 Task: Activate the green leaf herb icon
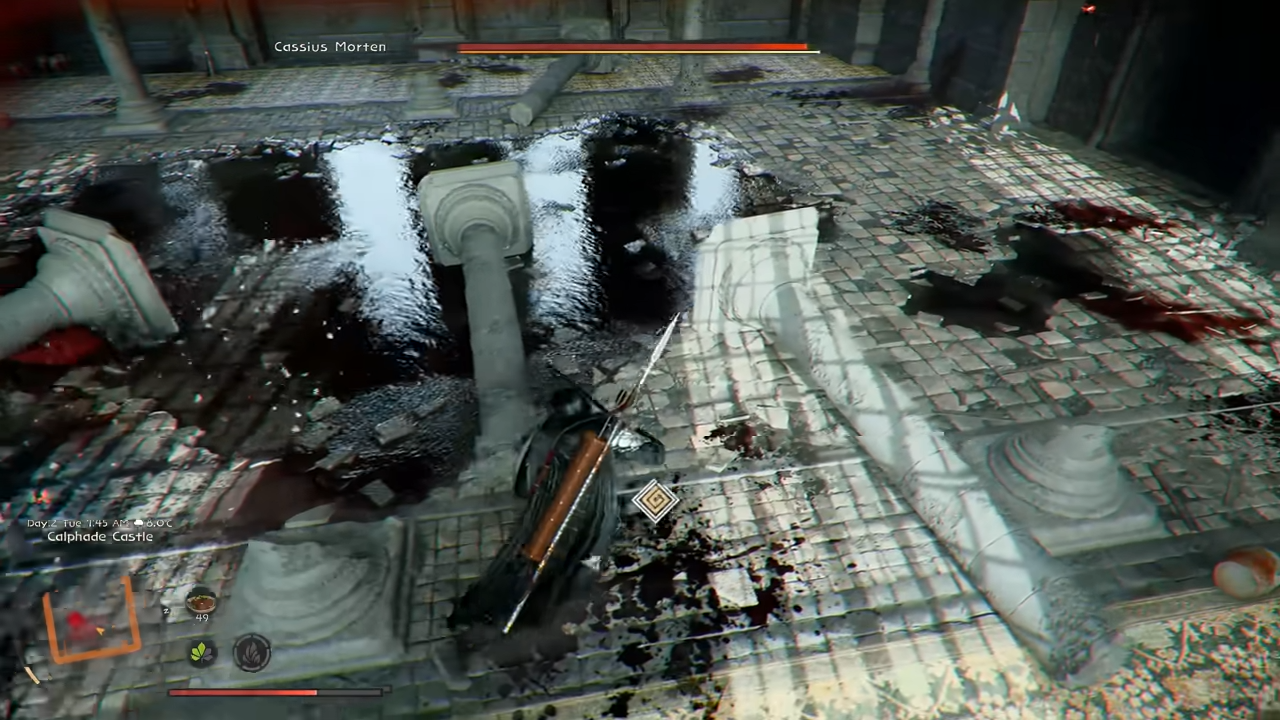point(202,653)
